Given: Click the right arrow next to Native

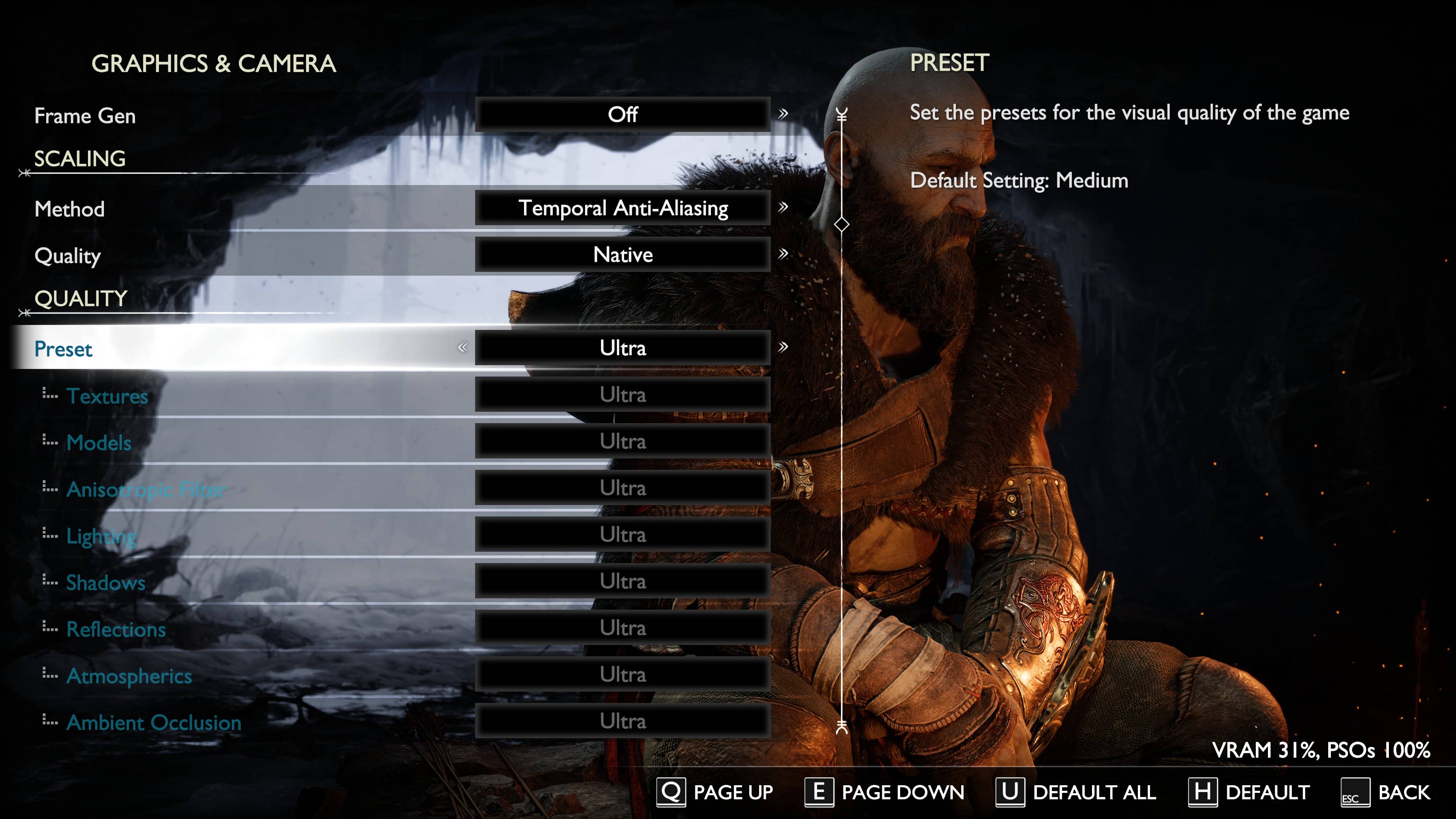Looking at the screenshot, I should coord(783,254).
